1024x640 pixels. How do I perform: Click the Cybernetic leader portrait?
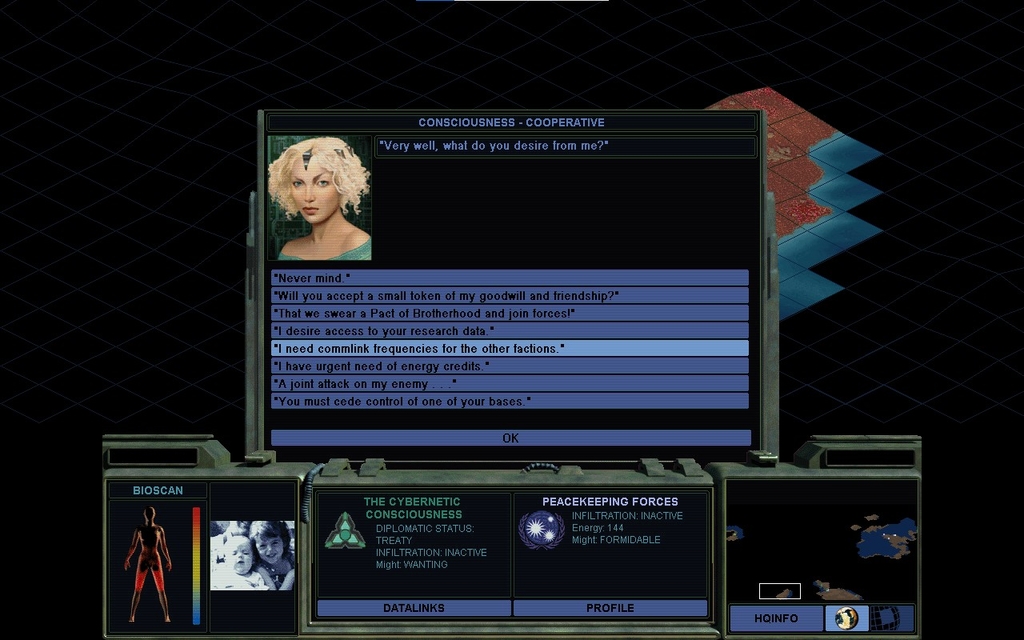click(319, 198)
